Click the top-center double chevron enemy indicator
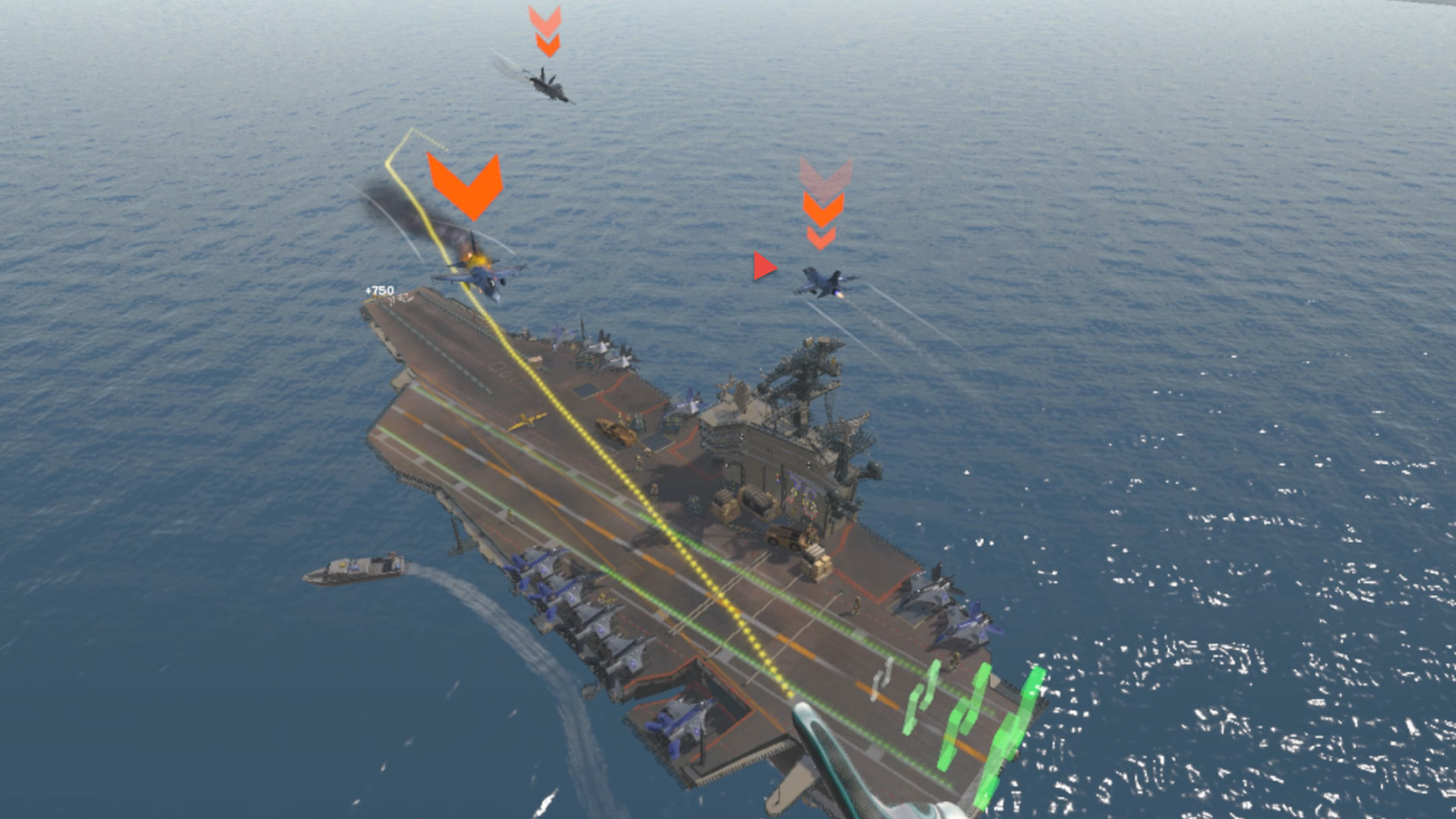The width and height of the screenshot is (1456, 819). click(548, 32)
